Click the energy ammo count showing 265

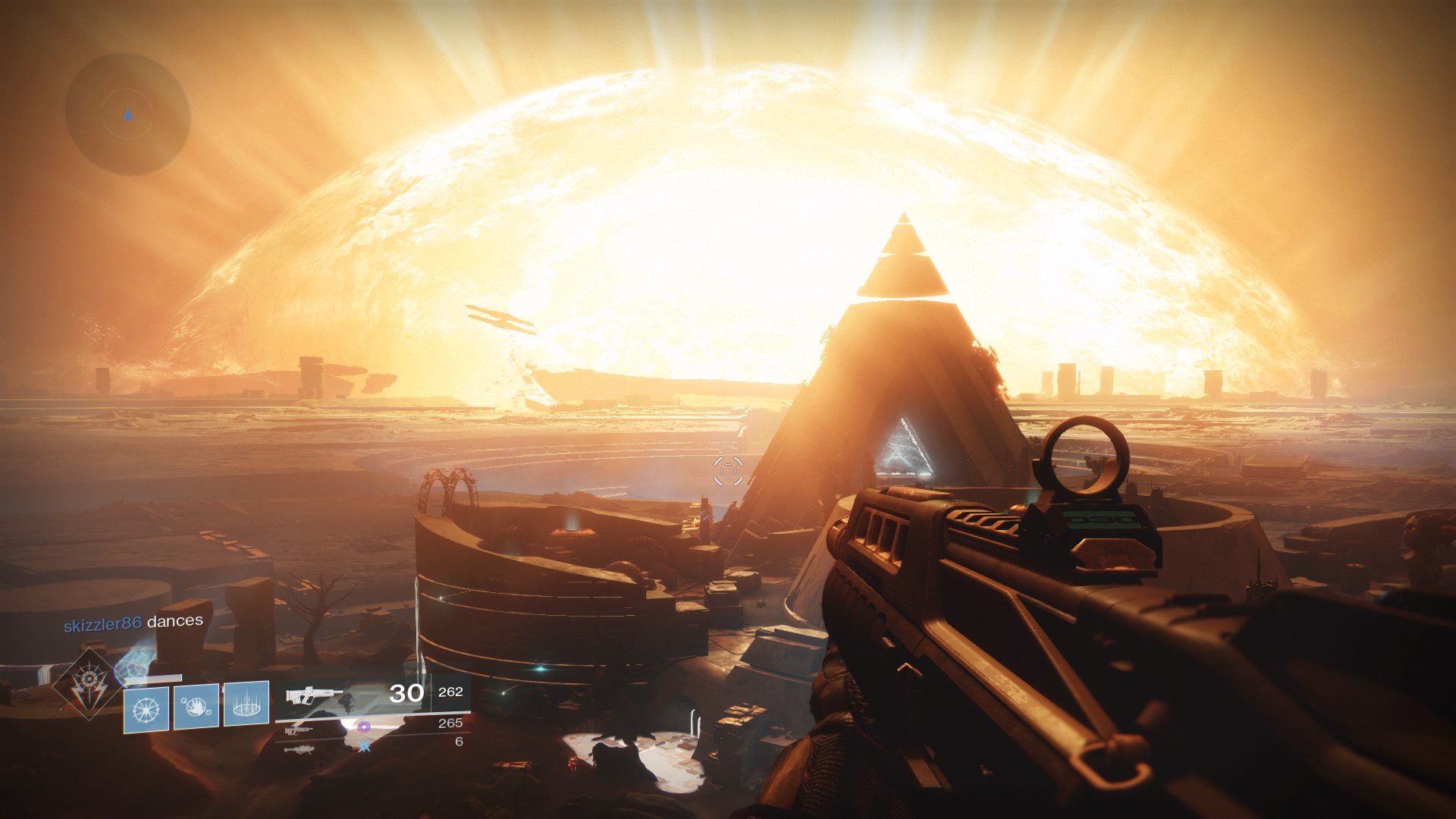point(449,723)
